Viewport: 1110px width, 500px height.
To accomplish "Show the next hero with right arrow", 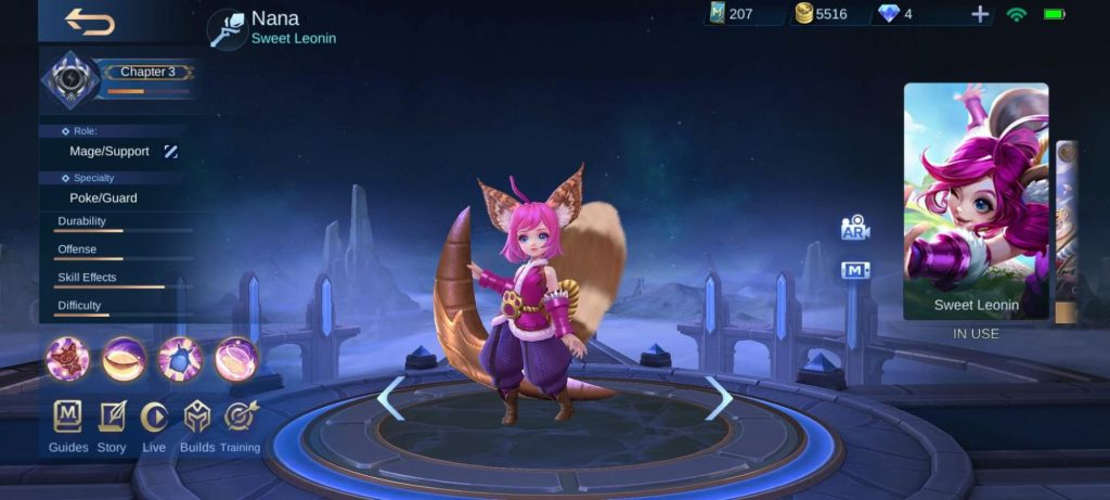I will (x=719, y=398).
